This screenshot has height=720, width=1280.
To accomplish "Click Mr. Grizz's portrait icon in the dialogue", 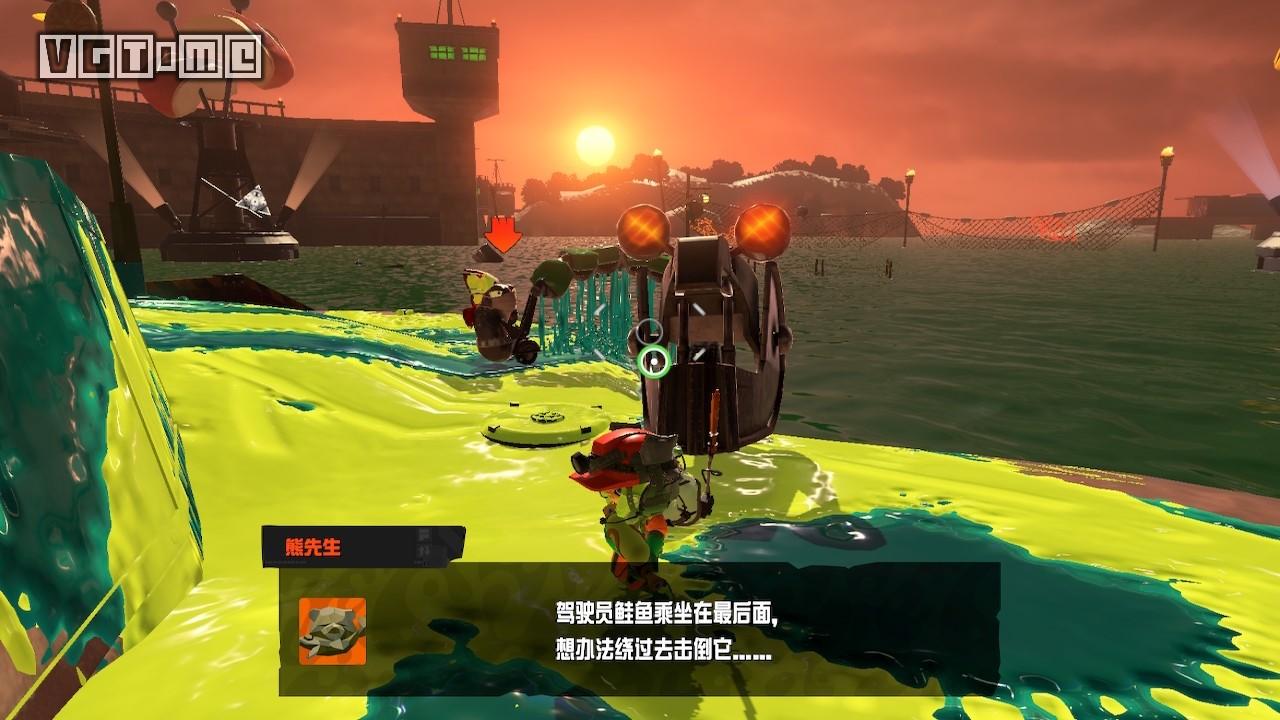I will 332,631.
